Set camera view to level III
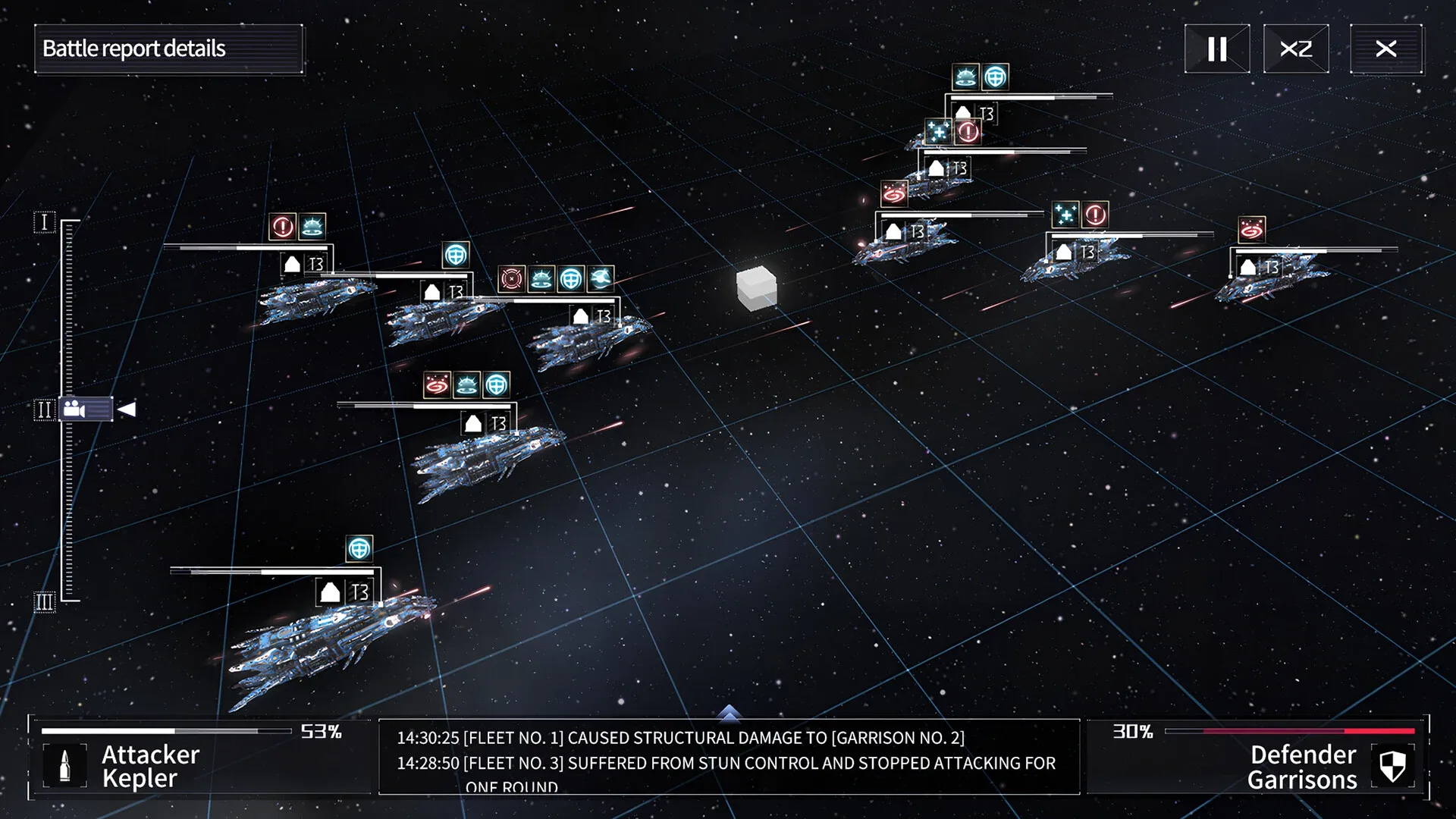The height and width of the screenshot is (819, 1456). point(44,602)
